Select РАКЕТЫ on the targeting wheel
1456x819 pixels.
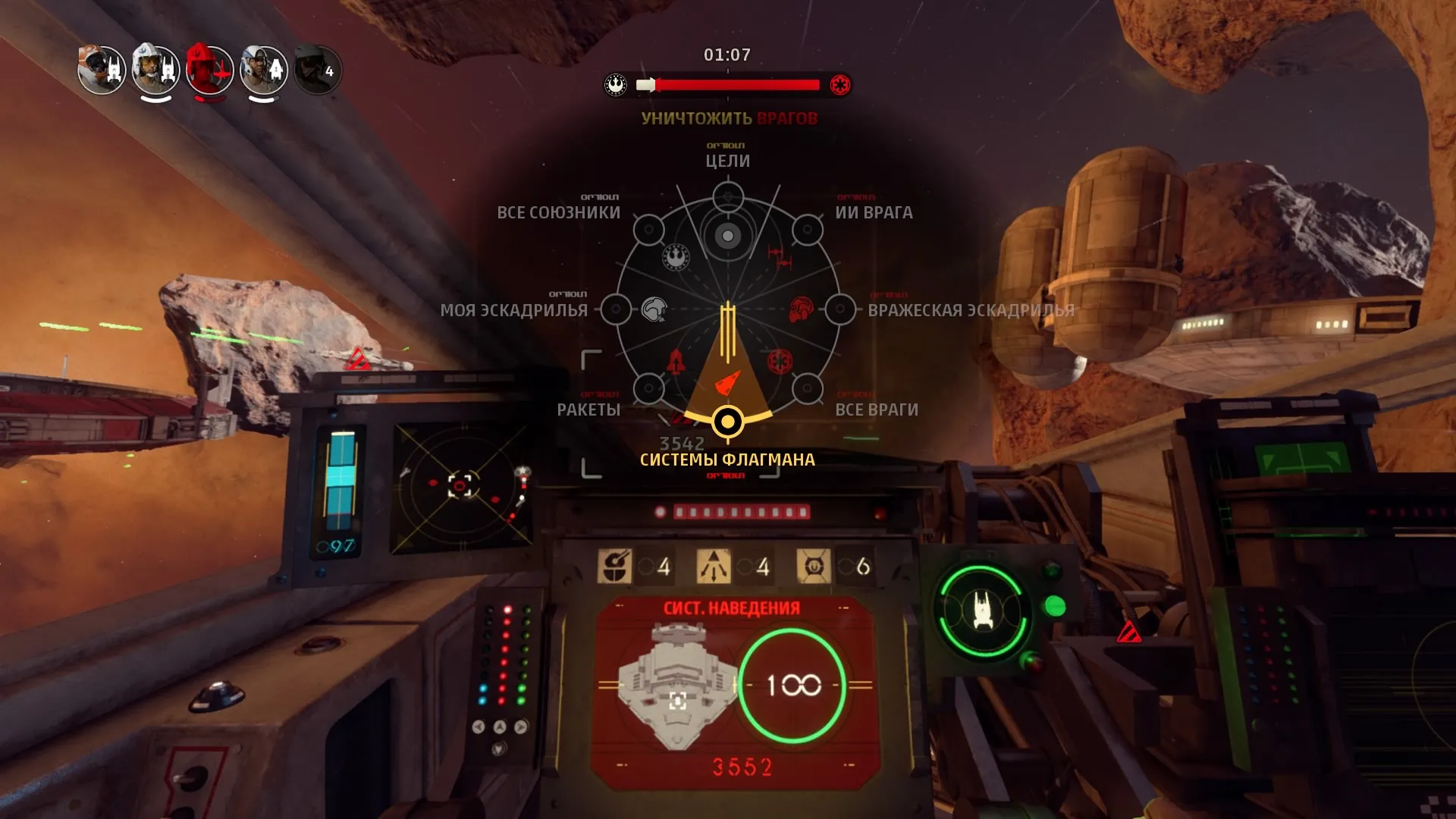point(648,389)
